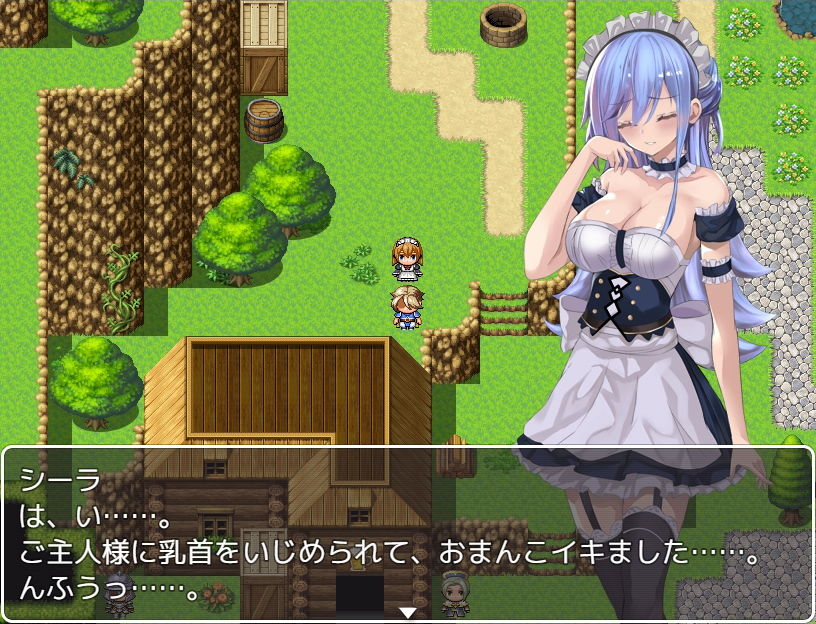Advance the dialogue with the continue arrow
The image size is (816, 624).
pyautogui.click(x=407, y=612)
